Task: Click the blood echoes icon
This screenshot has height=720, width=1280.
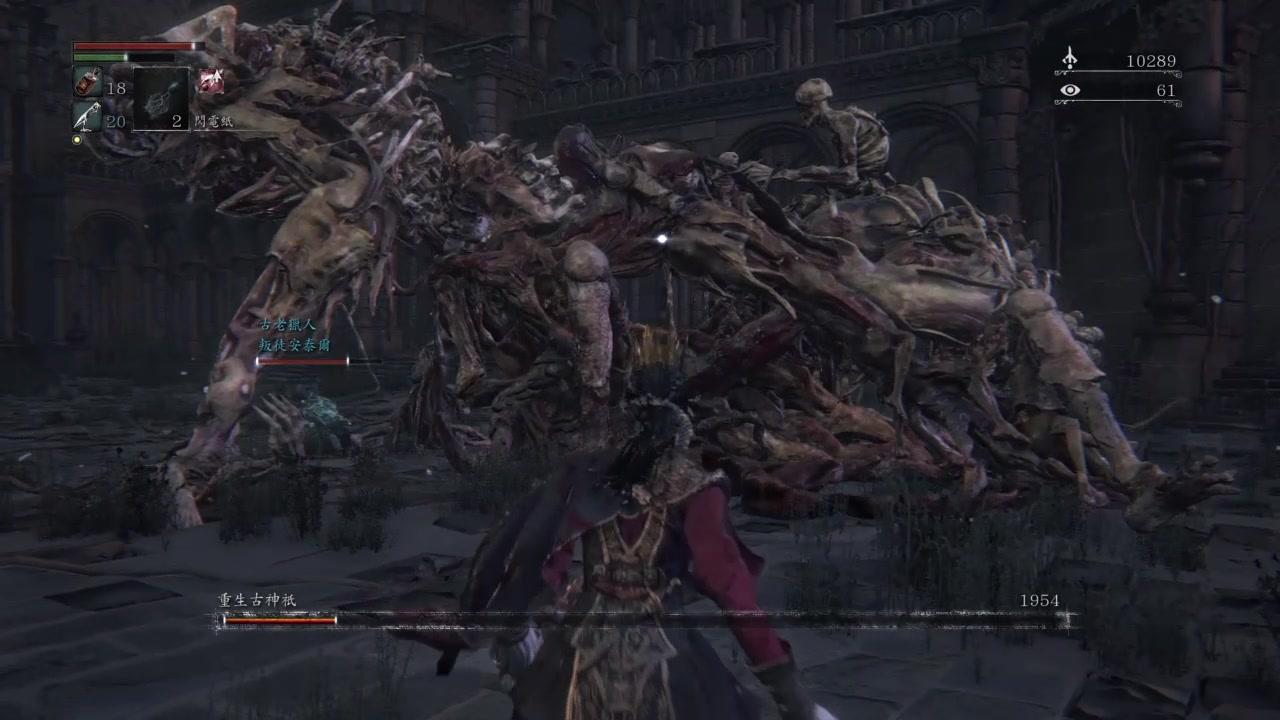Action: click(1069, 60)
